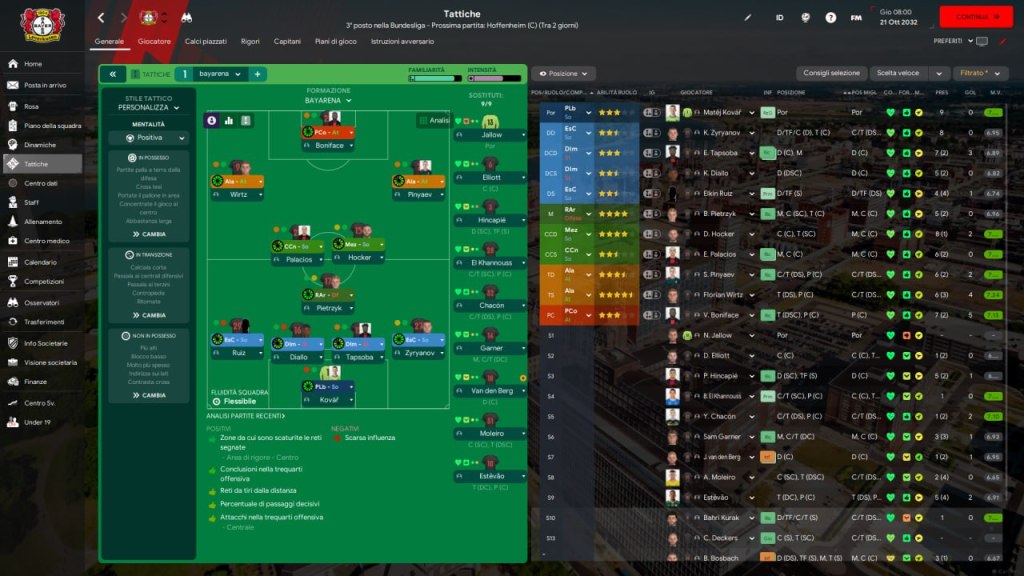The image size is (1024, 576).
Task: Go to Allenamento in the sidebar
Action: tap(43, 221)
